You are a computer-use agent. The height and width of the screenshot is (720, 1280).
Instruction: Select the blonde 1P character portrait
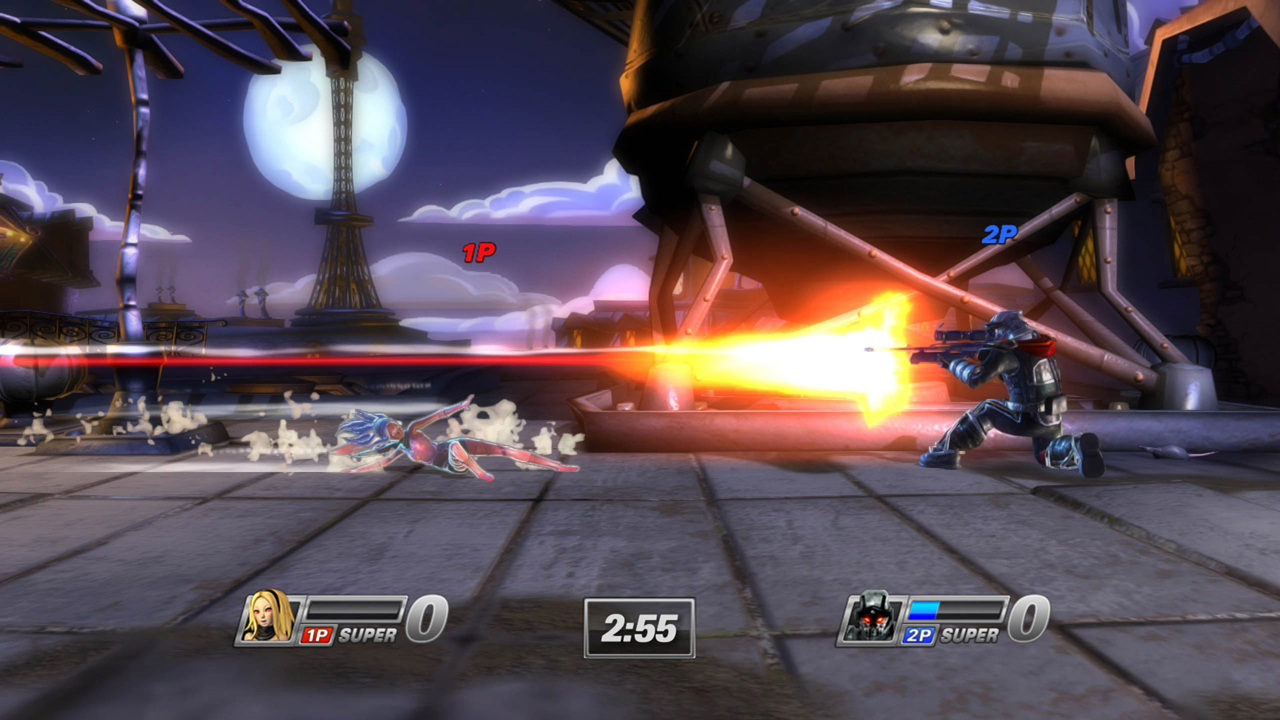[269, 617]
